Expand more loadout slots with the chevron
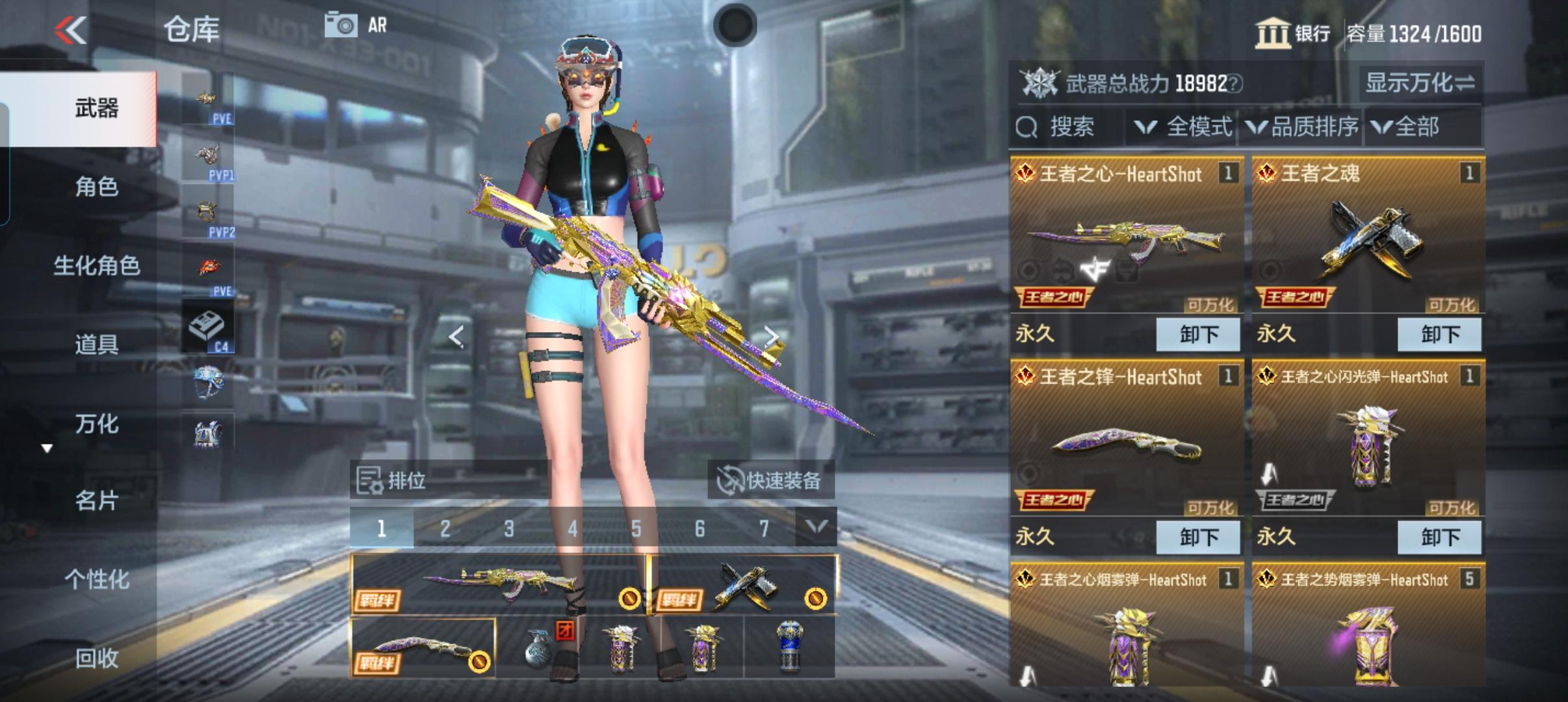 (818, 528)
